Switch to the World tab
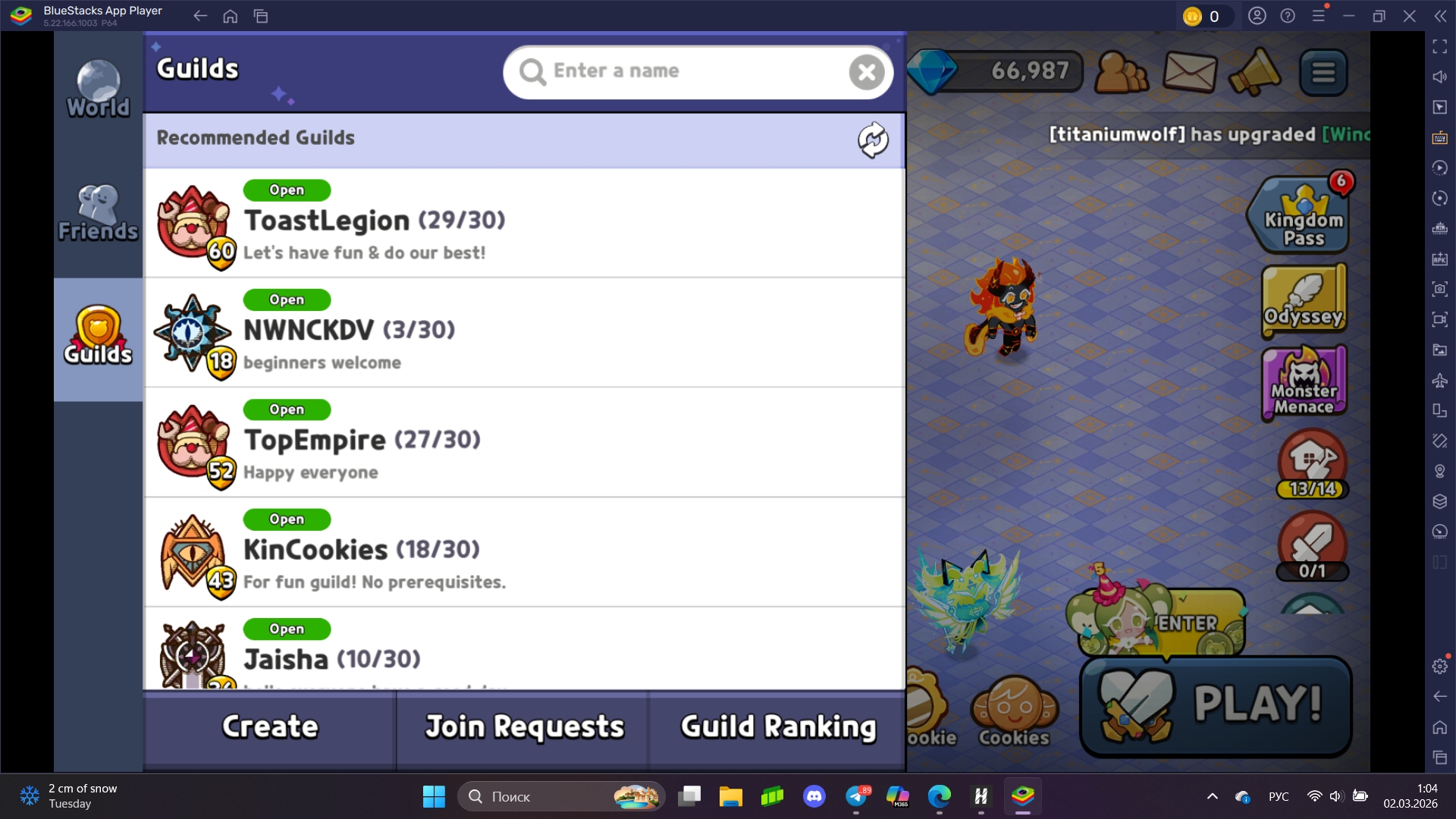The image size is (1456, 819). [98, 89]
